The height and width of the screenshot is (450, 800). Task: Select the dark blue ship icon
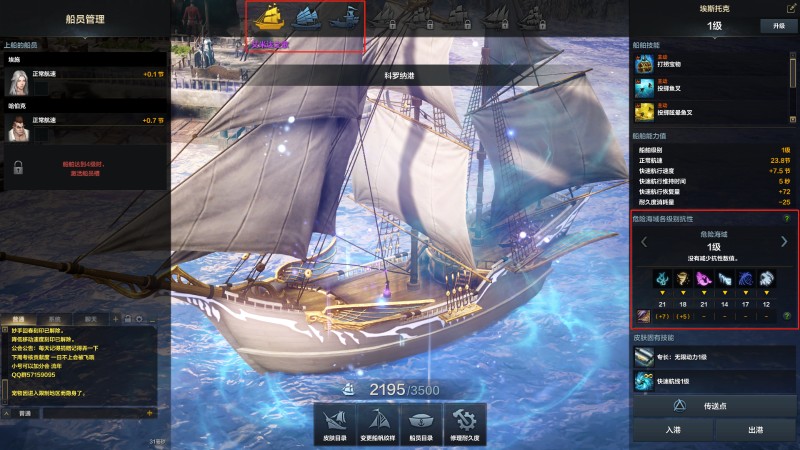[344, 17]
